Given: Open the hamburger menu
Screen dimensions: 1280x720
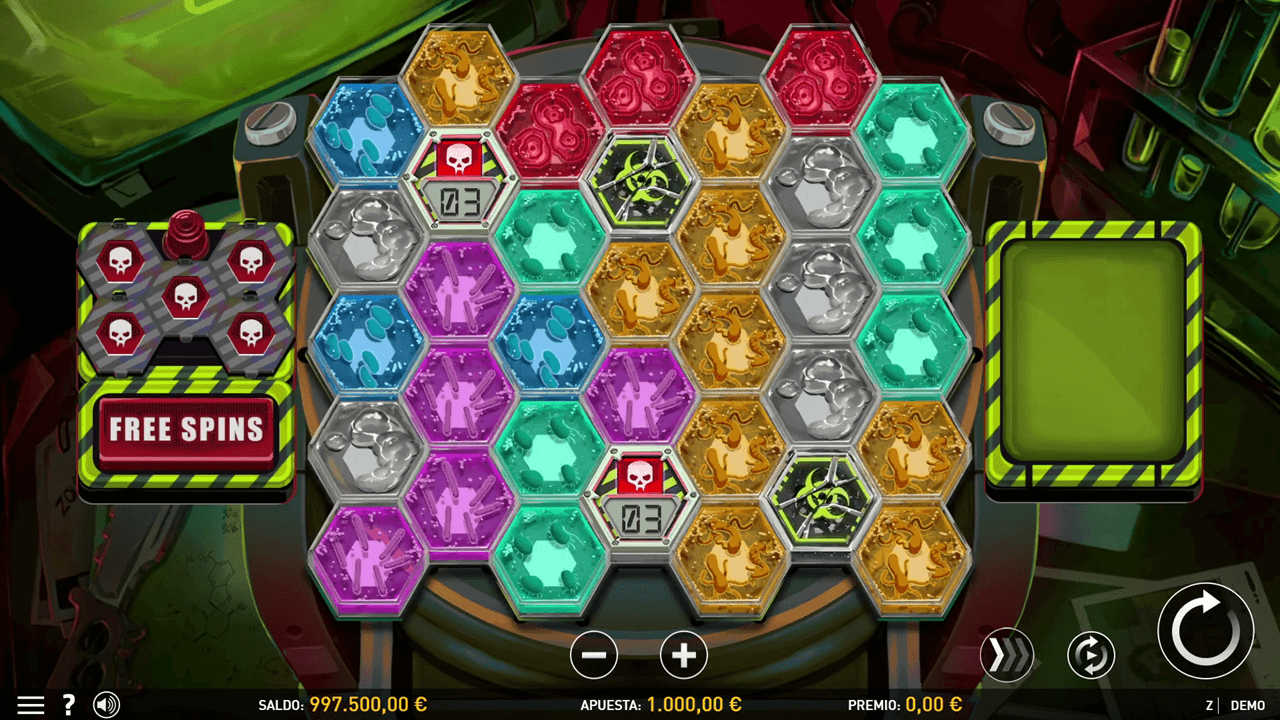Looking at the screenshot, I should point(30,705).
